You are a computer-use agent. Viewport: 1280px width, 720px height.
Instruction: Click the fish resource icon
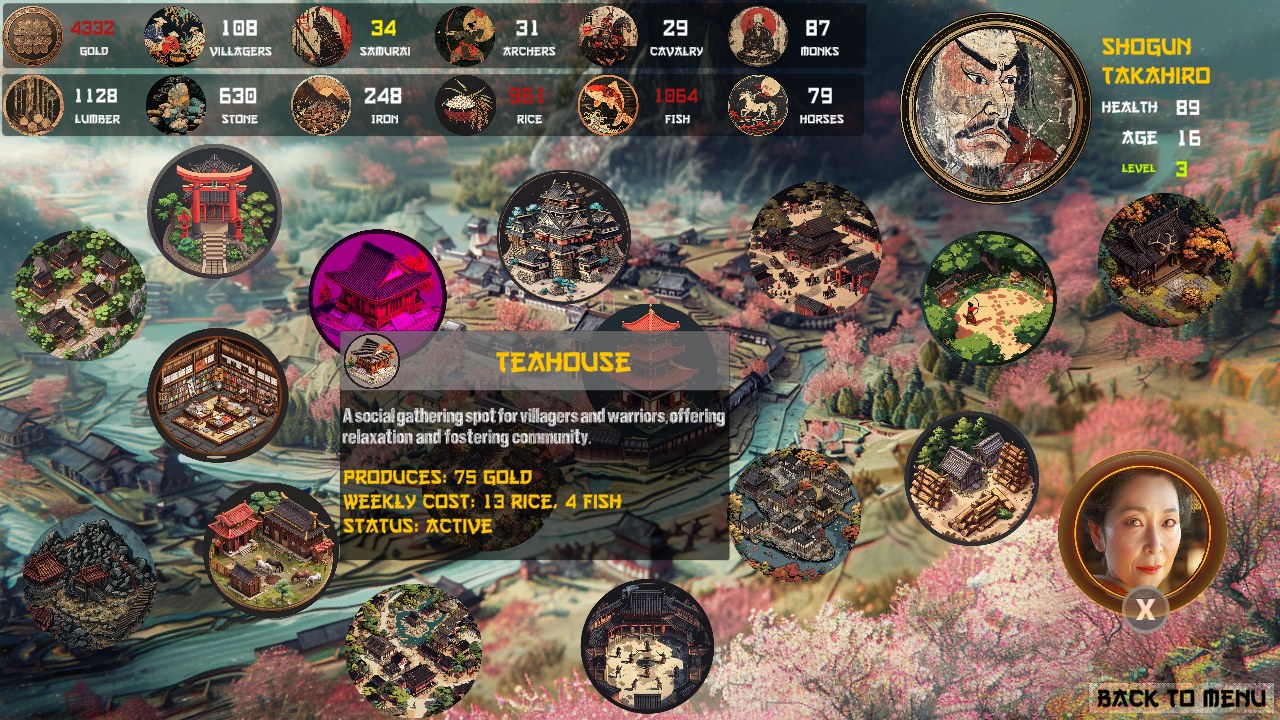click(x=608, y=110)
